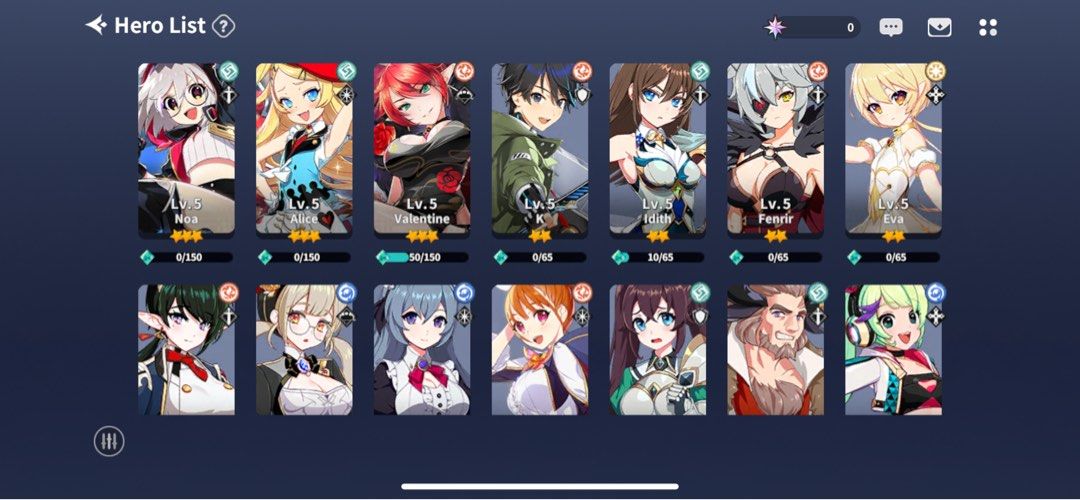
Task: Pick the K hero card
Action: [540, 150]
